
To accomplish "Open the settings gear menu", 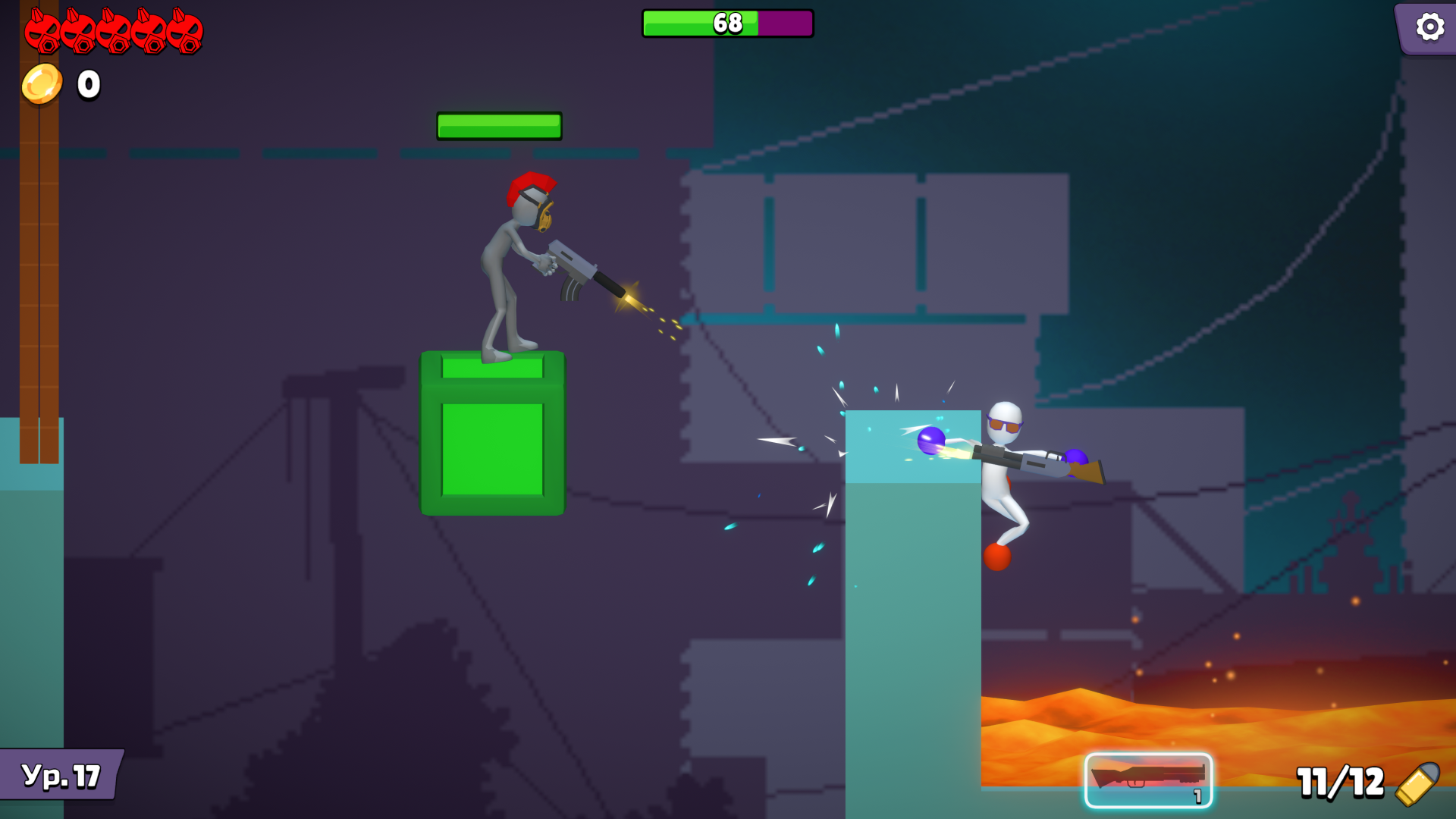I will pos(1429,27).
